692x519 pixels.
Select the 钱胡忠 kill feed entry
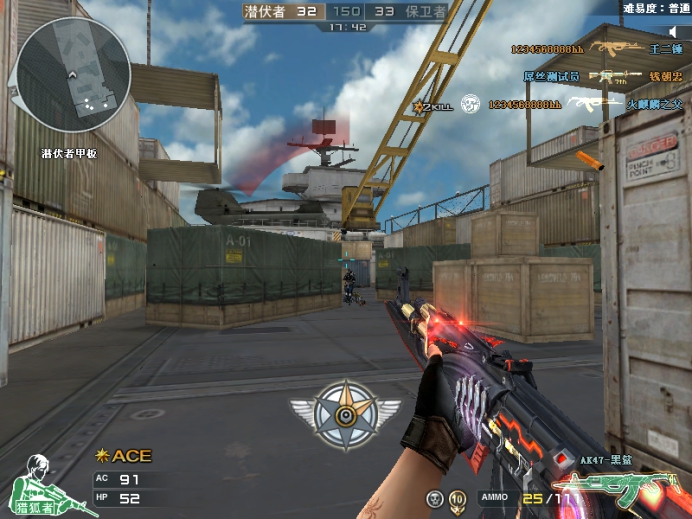pyautogui.click(x=666, y=75)
